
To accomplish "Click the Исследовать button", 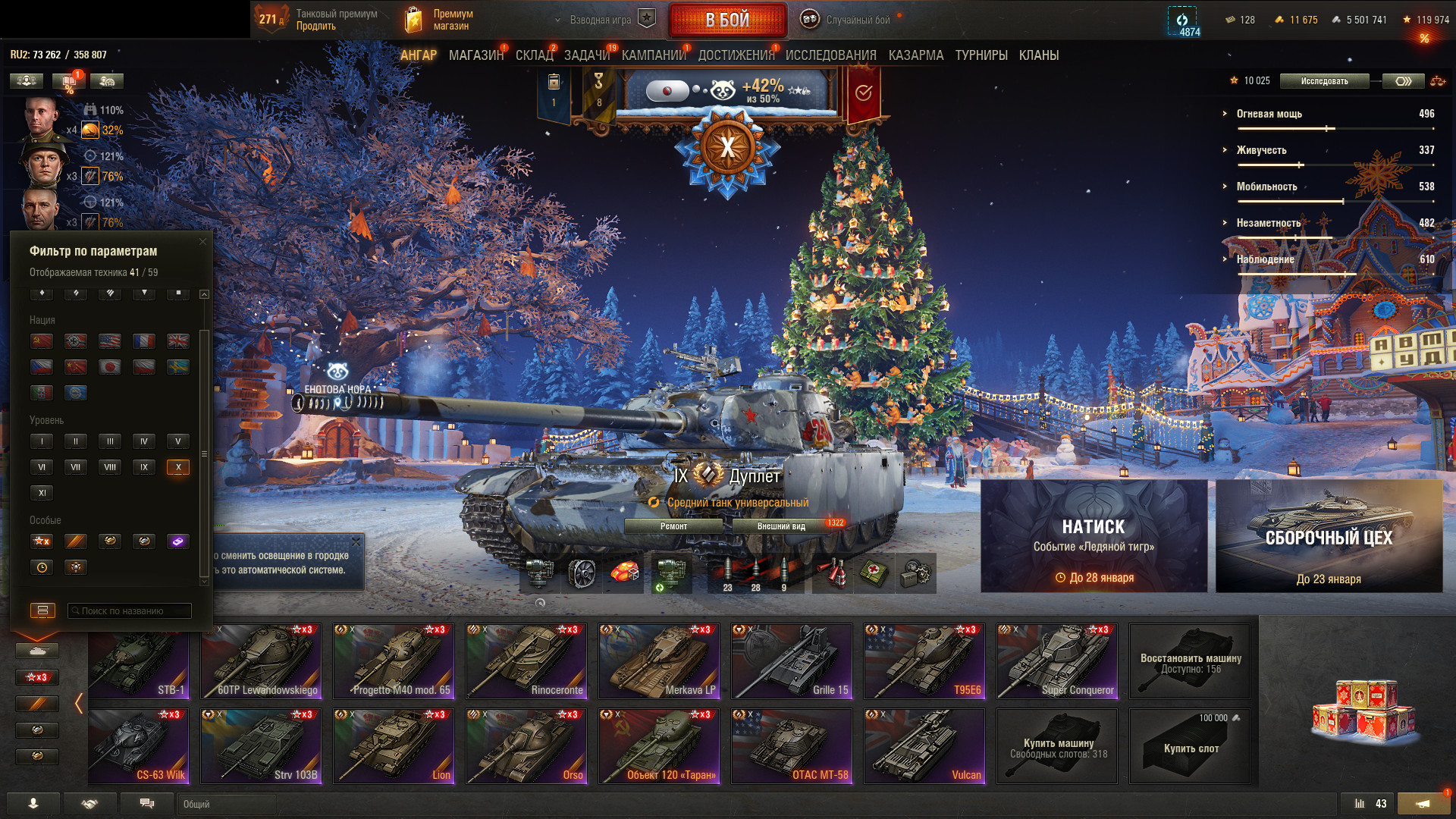I will 1324,81.
